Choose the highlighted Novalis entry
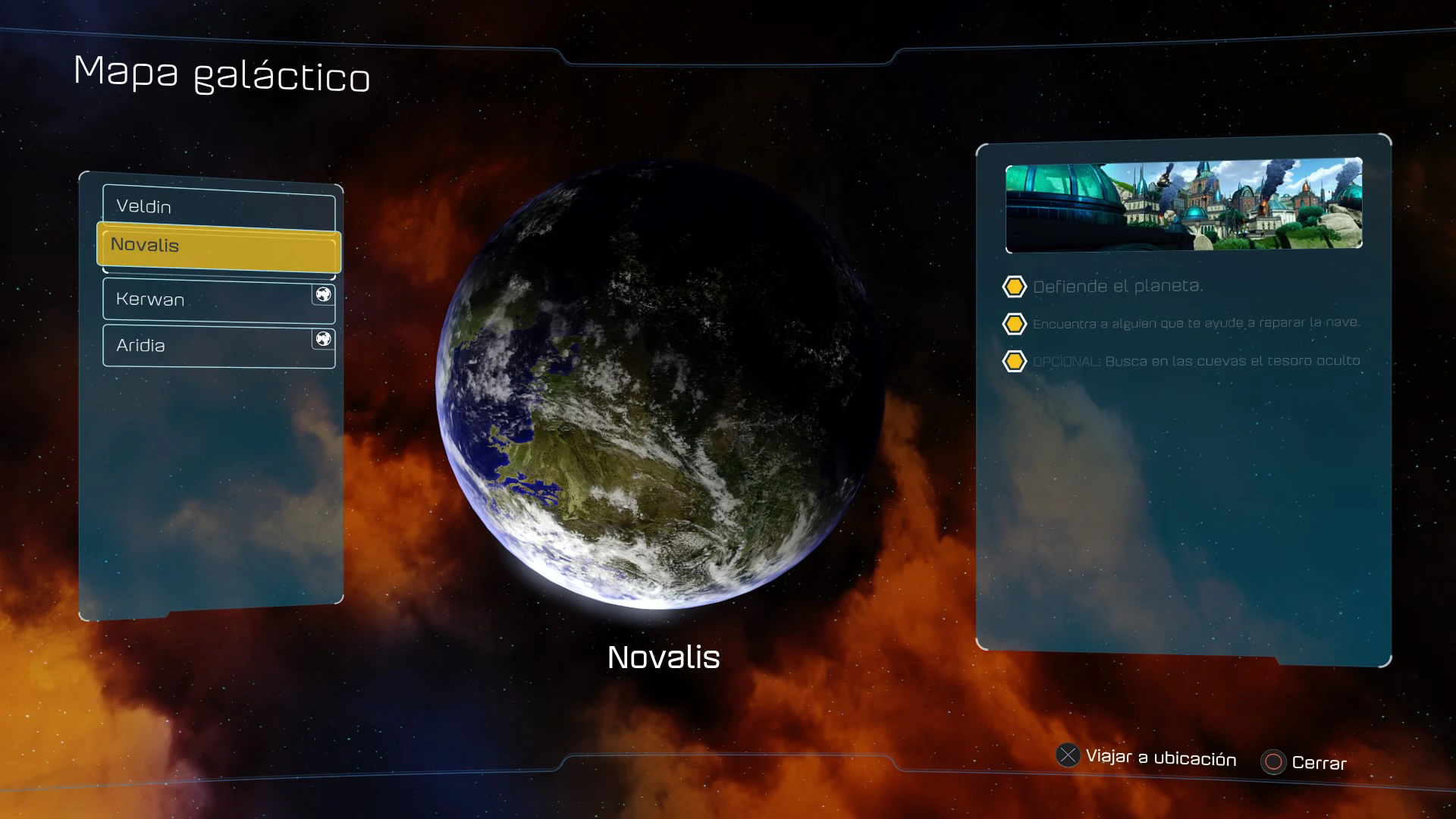The height and width of the screenshot is (819, 1456). point(218,246)
